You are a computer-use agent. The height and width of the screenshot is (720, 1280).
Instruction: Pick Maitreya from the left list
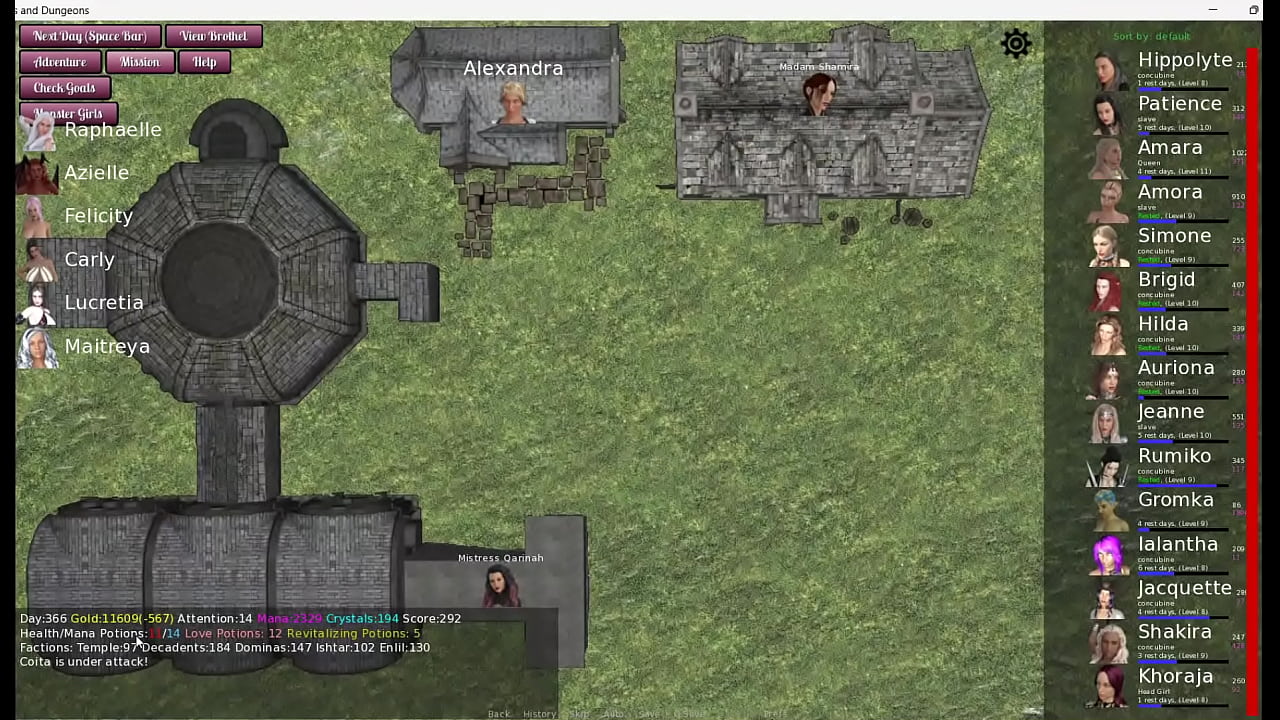106,347
